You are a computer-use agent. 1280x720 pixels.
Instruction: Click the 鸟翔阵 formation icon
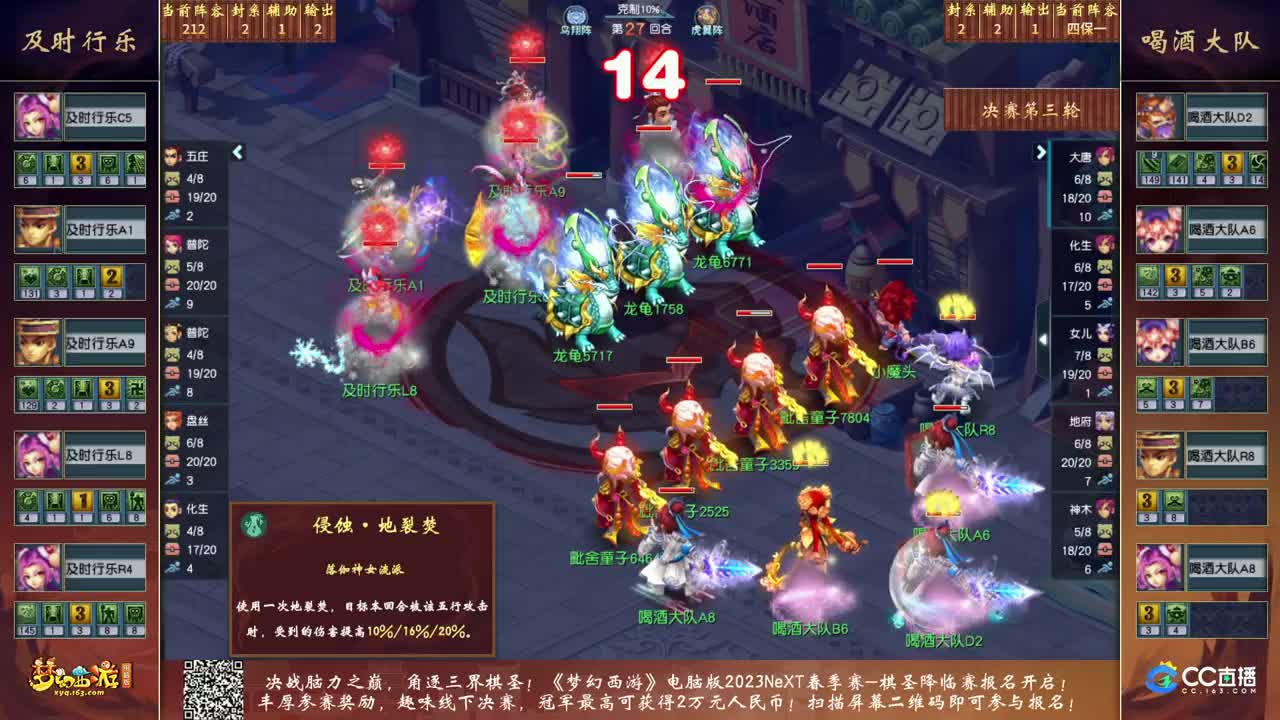point(574,14)
